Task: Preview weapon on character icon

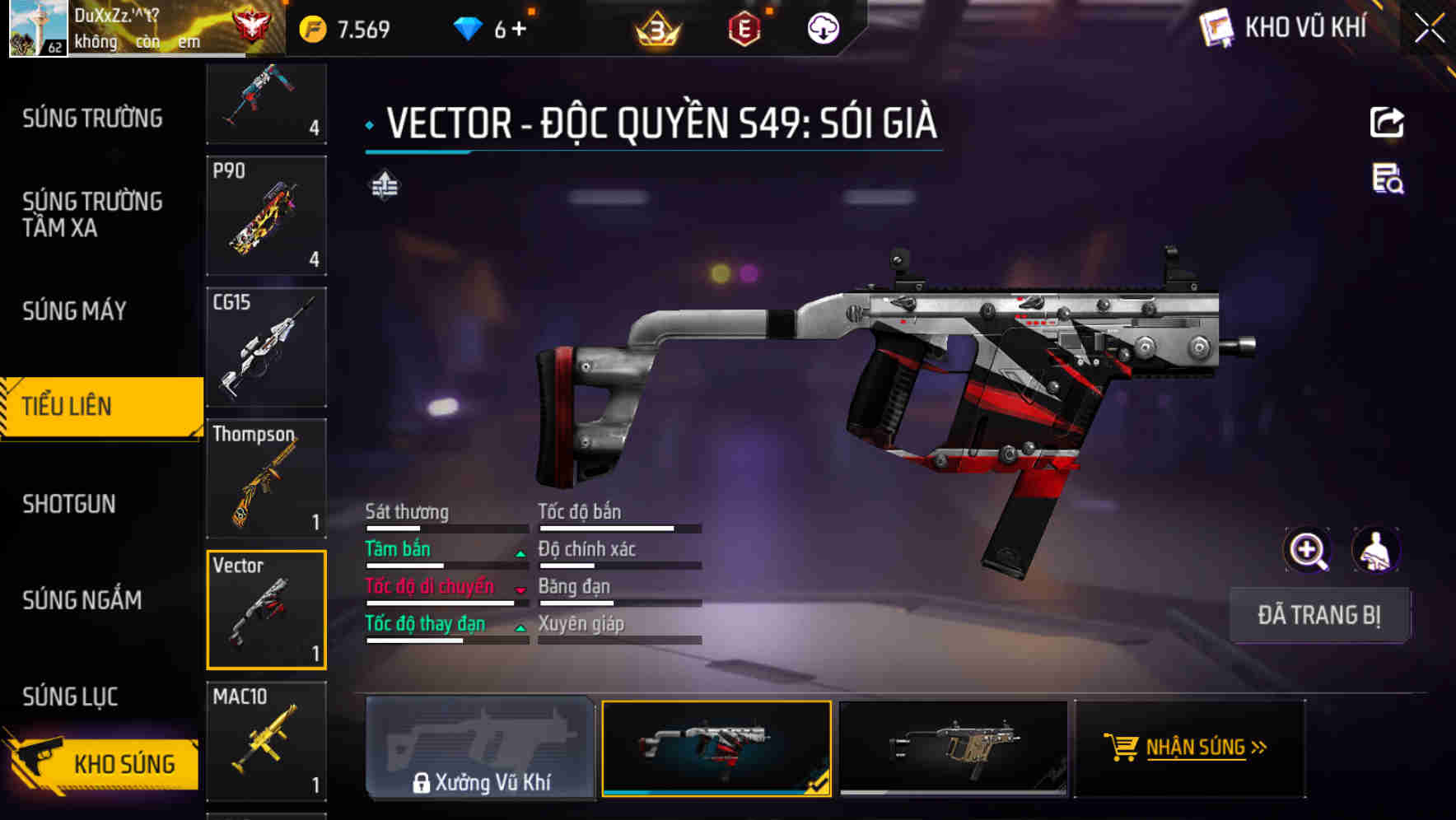Action: tap(1375, 550)
